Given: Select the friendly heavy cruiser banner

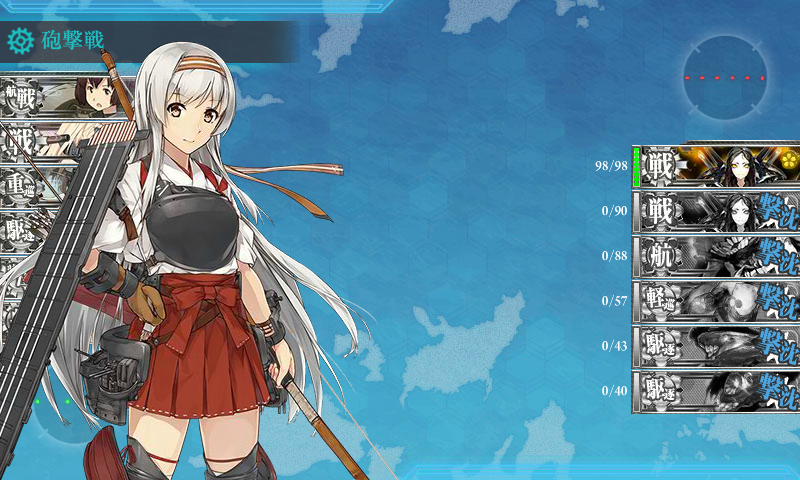Looking at the screenshot, I should [40, 187].
